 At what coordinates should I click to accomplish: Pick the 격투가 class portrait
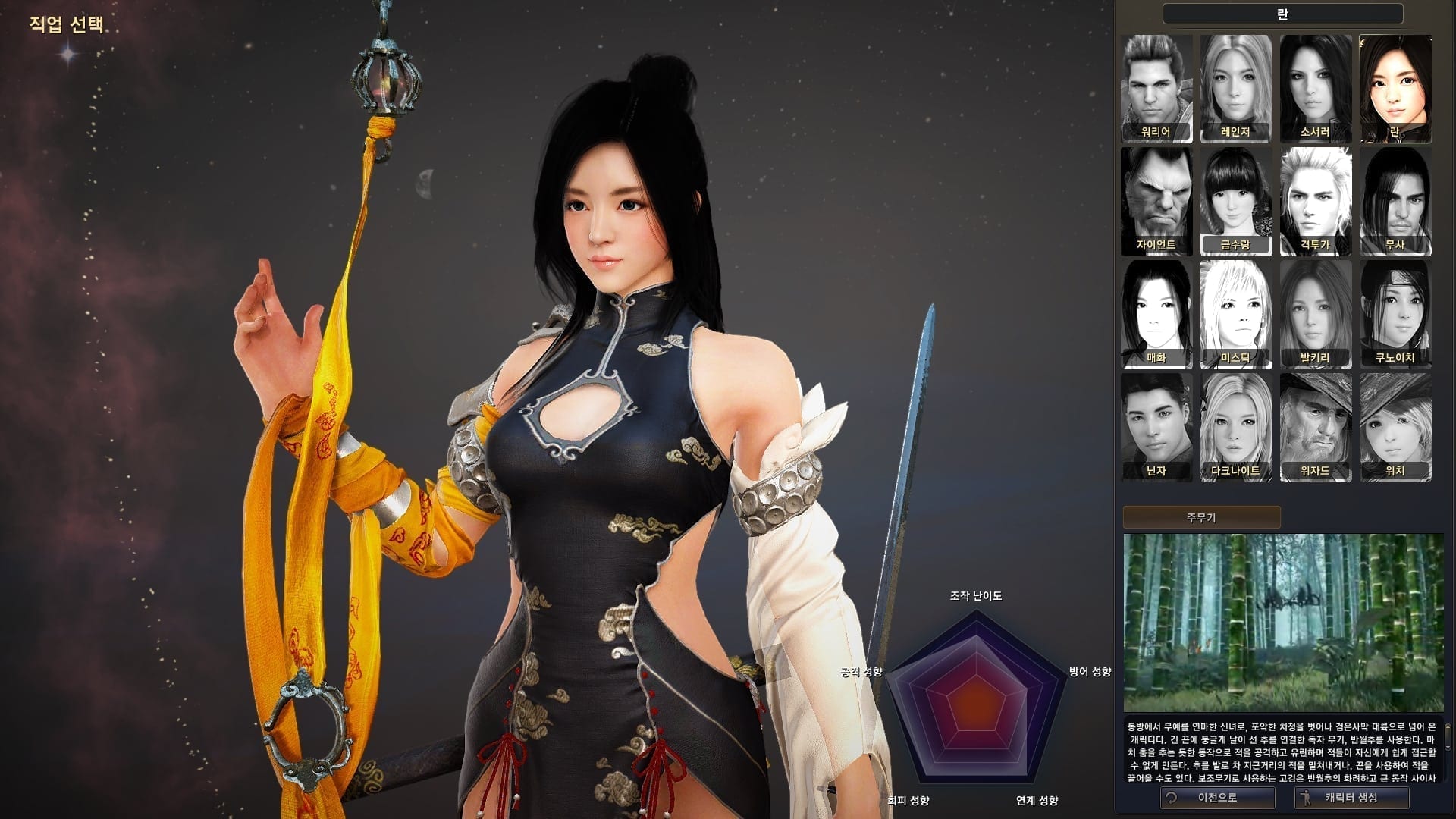(x=1316, y=201)
